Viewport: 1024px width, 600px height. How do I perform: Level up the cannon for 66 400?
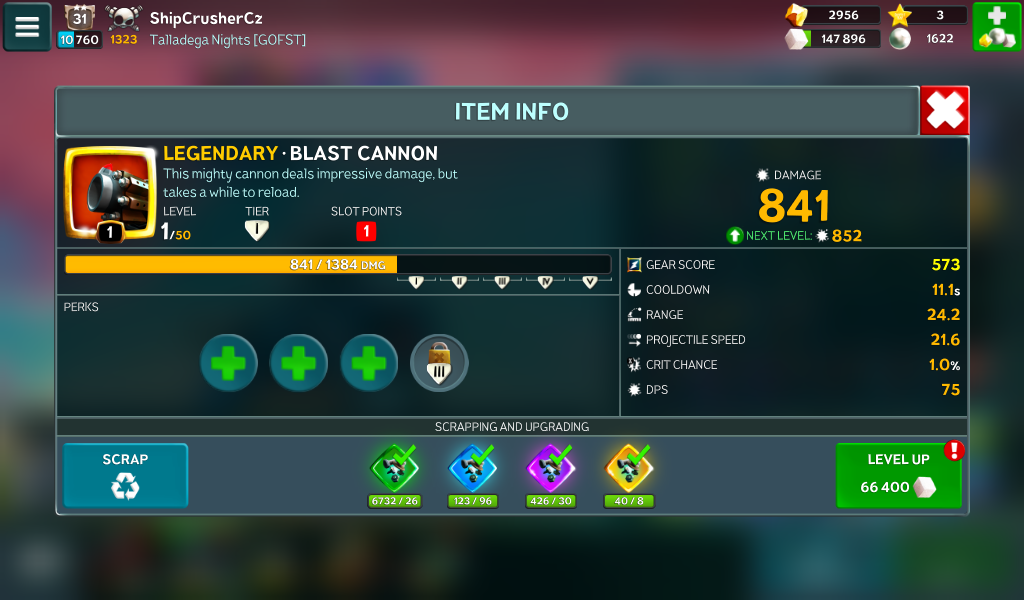(898, 476)
